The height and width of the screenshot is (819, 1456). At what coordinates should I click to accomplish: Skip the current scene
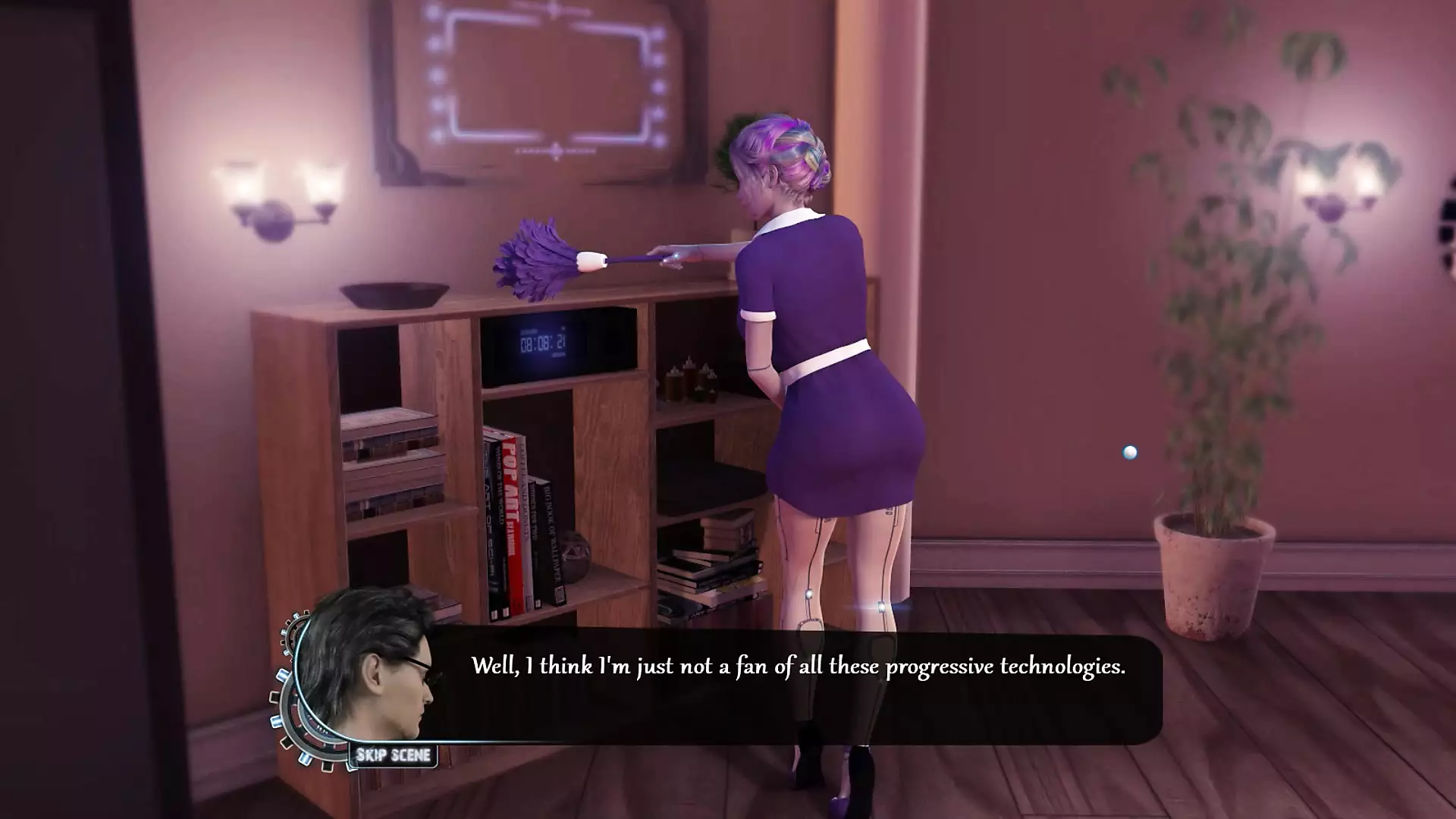click(x=393, y=755)
